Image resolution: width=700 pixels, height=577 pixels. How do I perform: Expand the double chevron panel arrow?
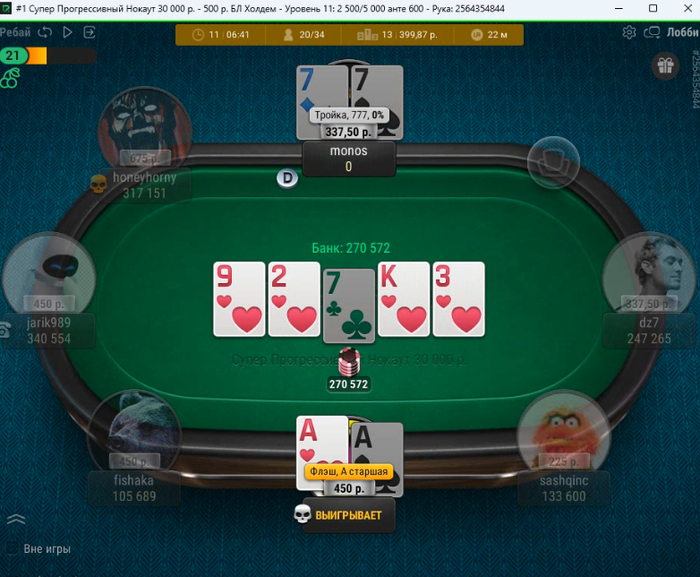click(16, 519)
